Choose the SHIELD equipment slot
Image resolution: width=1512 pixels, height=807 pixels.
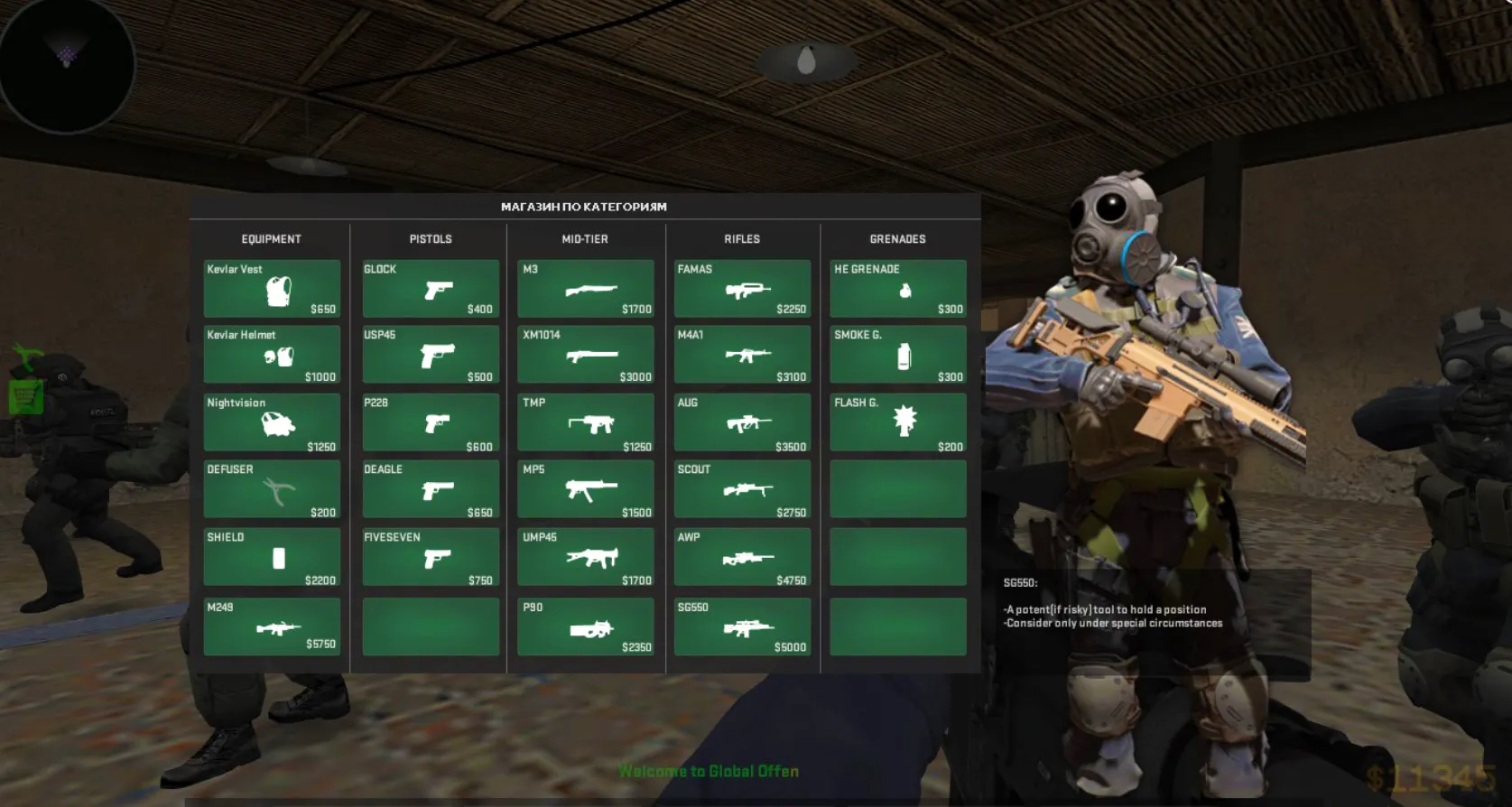(272, 557)
